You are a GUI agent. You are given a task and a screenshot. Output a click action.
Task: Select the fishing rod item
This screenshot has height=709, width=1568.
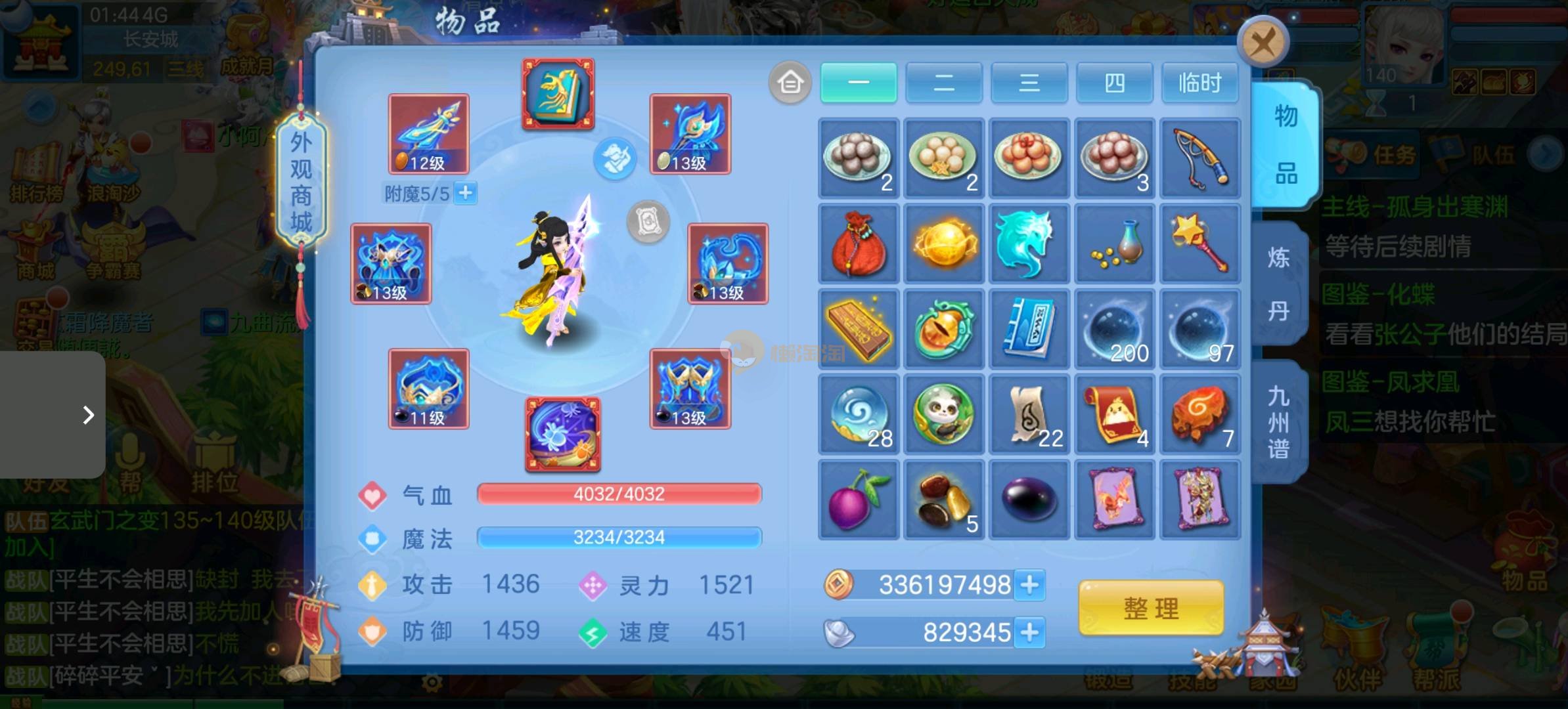pyautogui.click(x=1199, y=158)
